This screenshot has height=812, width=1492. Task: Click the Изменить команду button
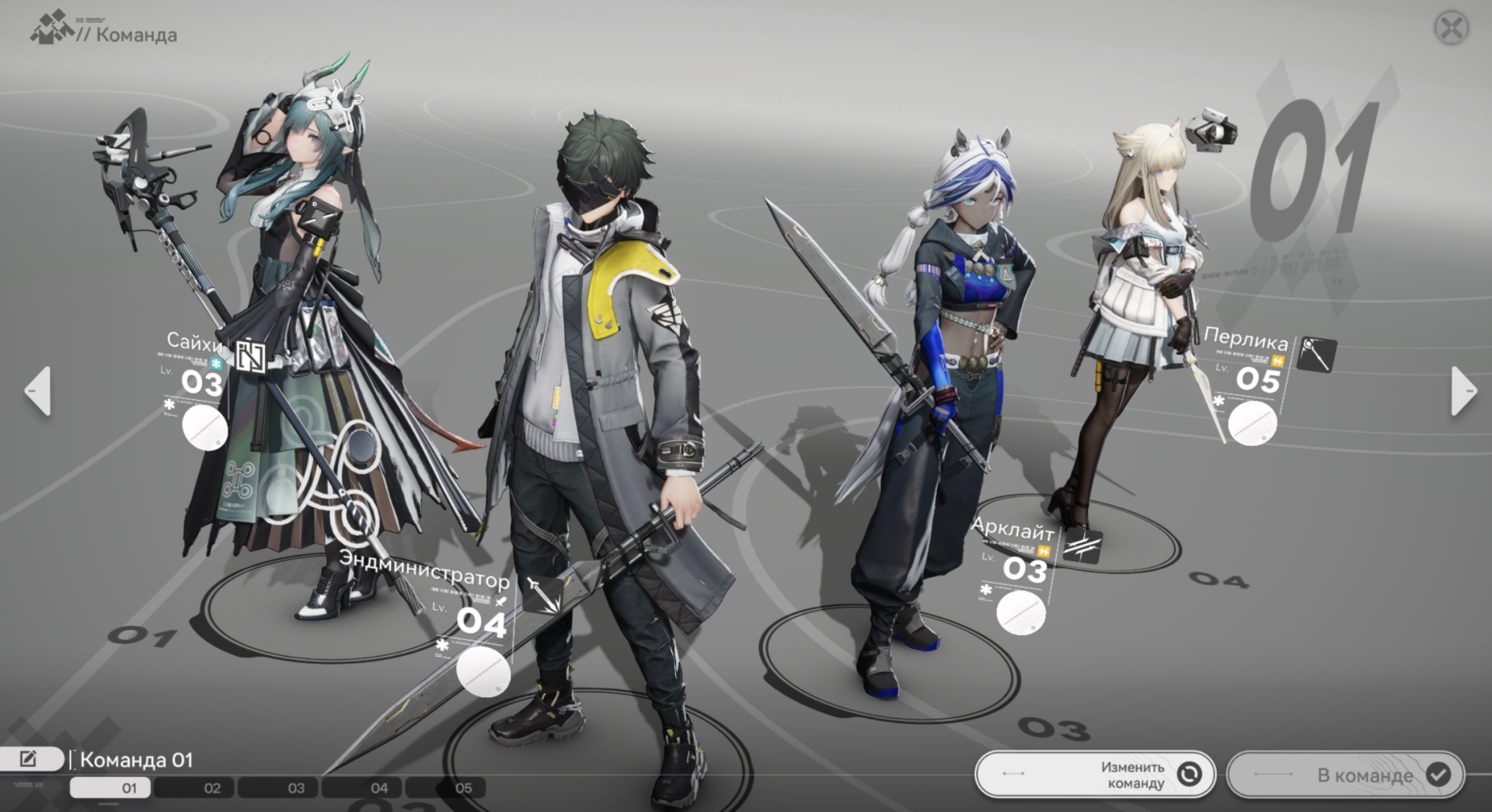click(1095, 774)
